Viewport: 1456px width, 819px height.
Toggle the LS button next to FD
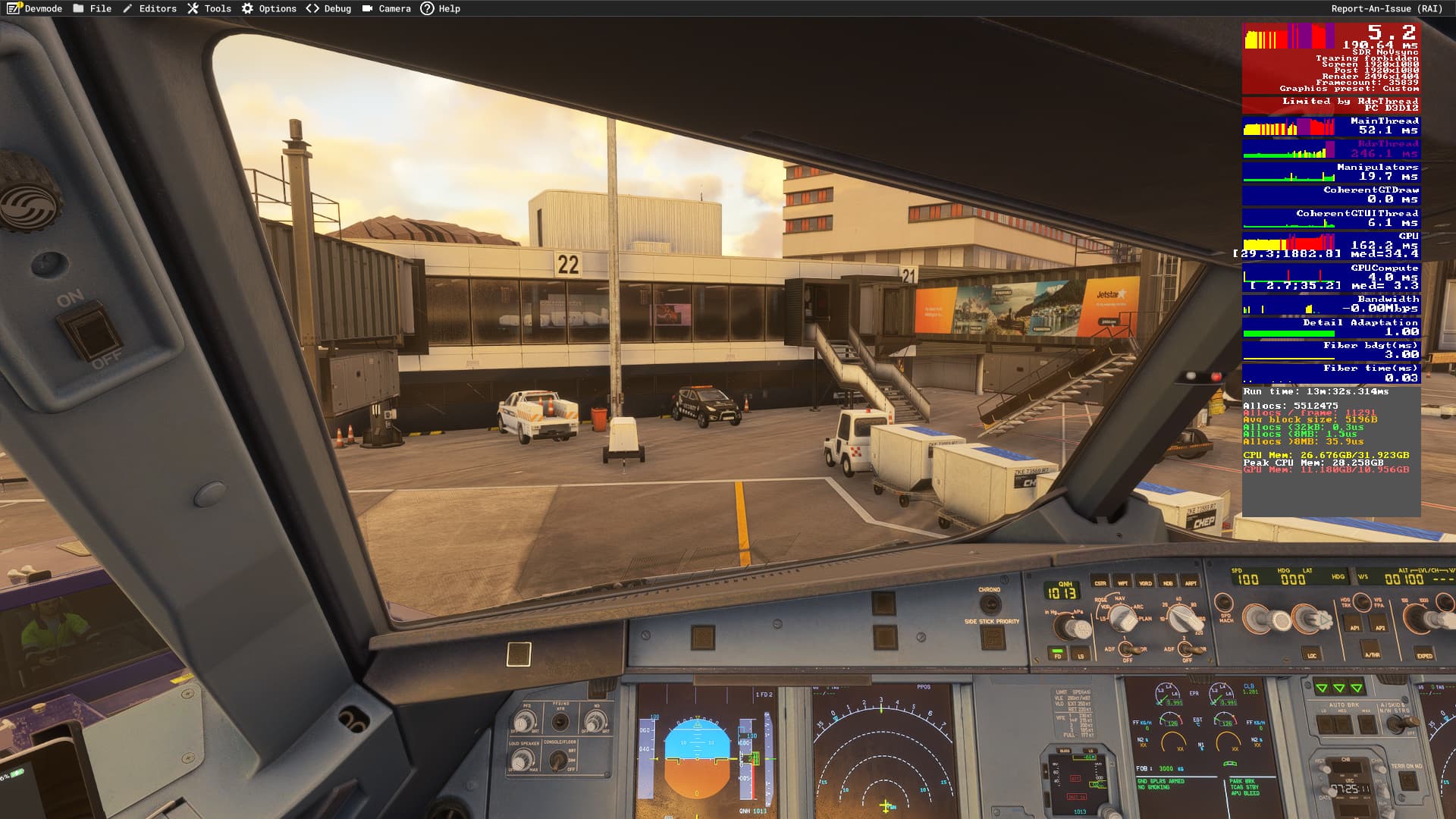pos(1081,654)
